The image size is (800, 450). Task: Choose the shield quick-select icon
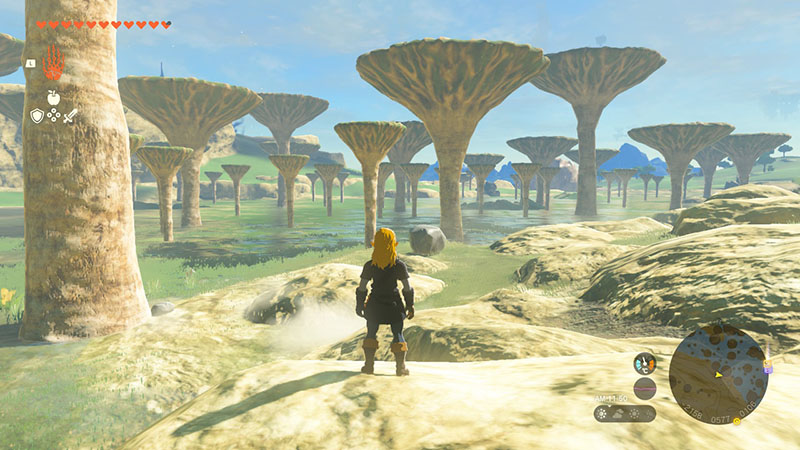[x=37, y=116]
